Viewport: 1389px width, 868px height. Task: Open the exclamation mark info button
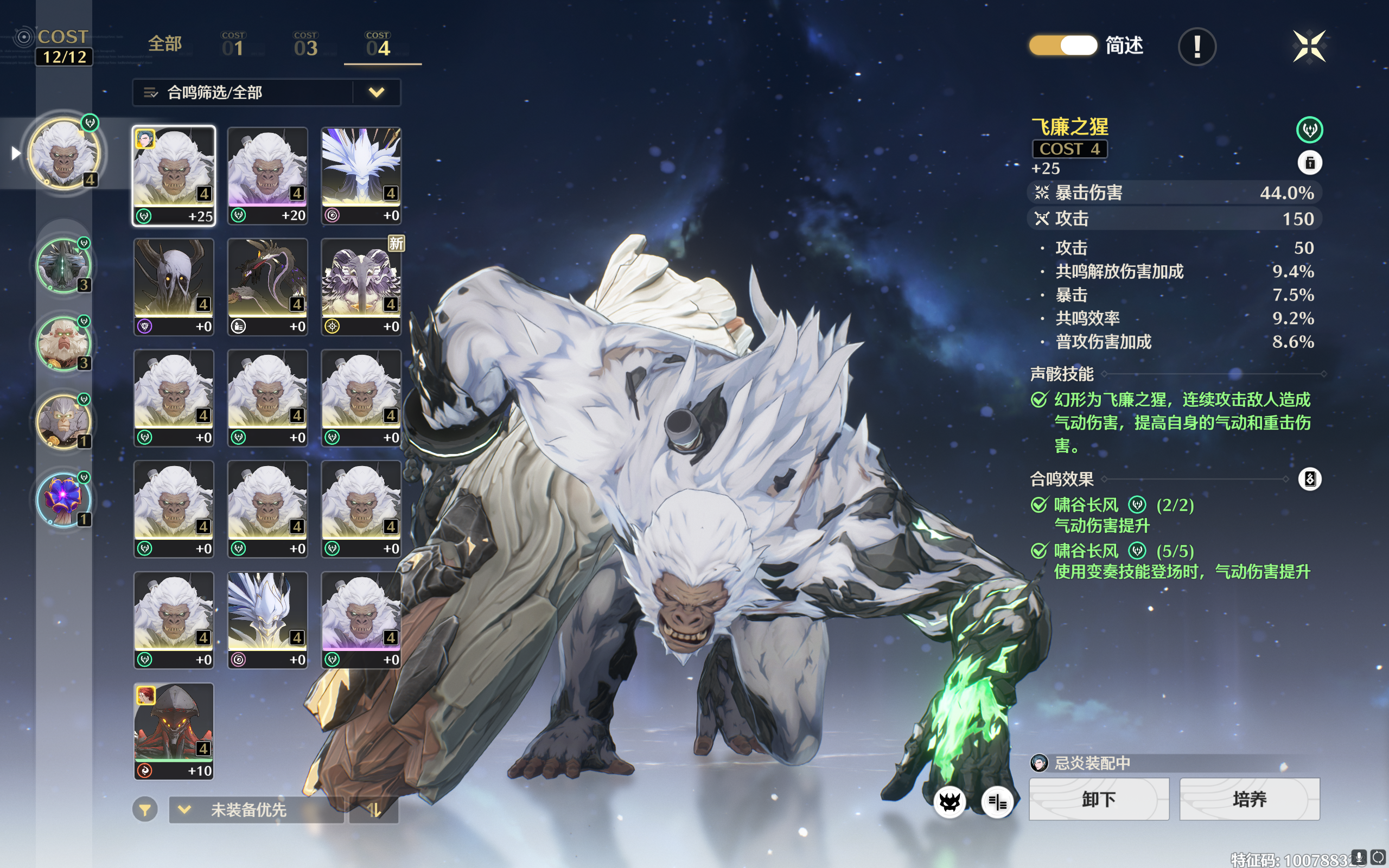[x=1197, y=47]
